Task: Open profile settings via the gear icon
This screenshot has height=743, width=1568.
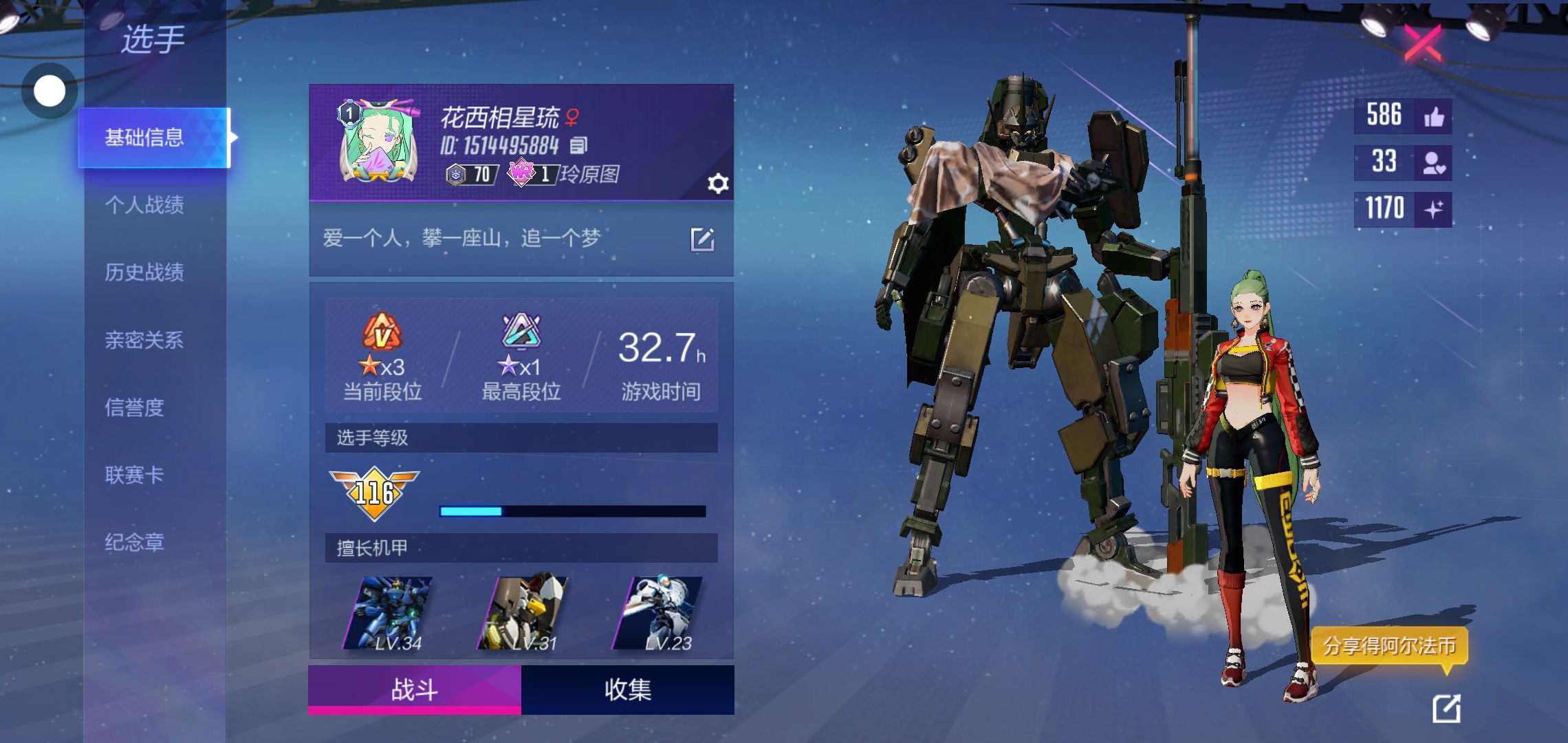Action: coord(717,184)
